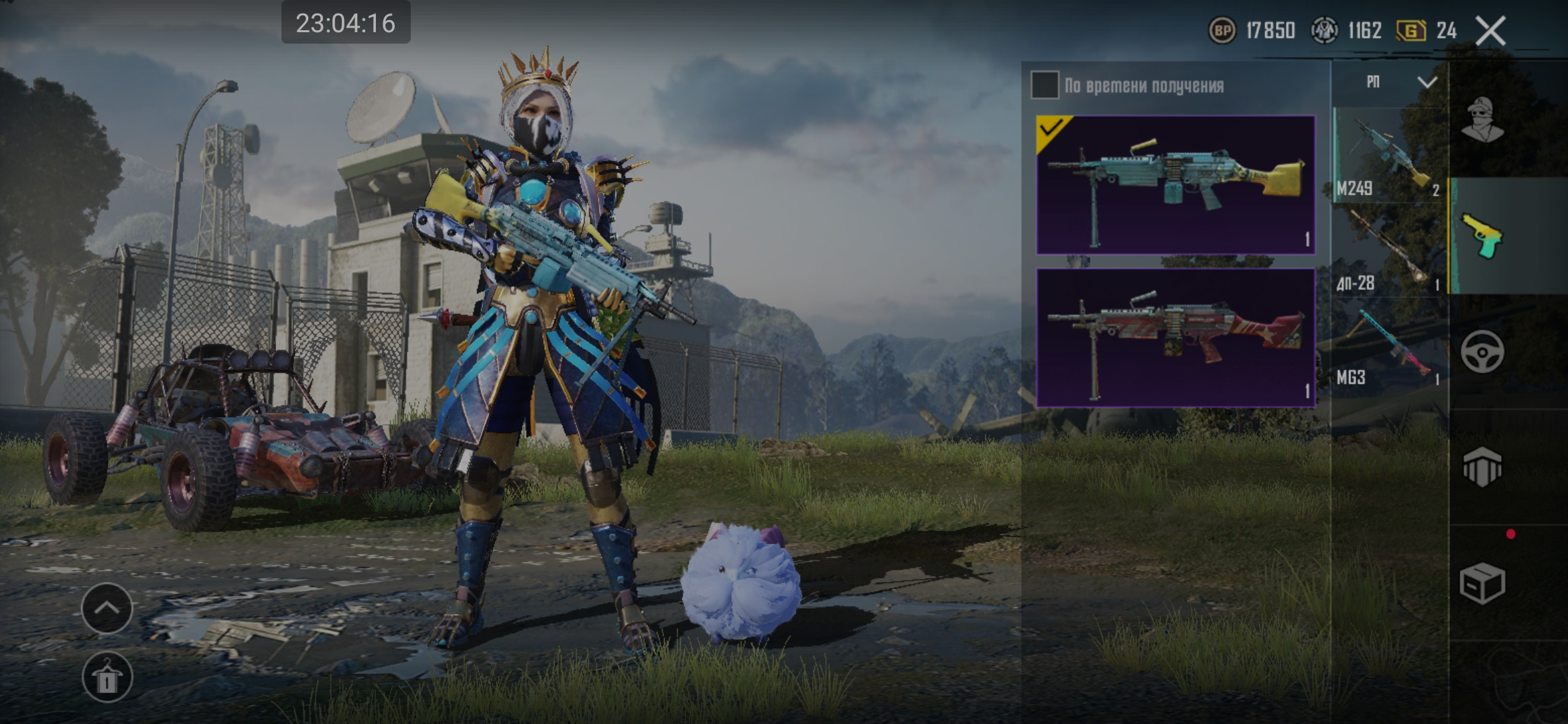This screenshot has width=1568, height=724.
Task: Tap the gold G currency icon
Action: pos(1411,31)
